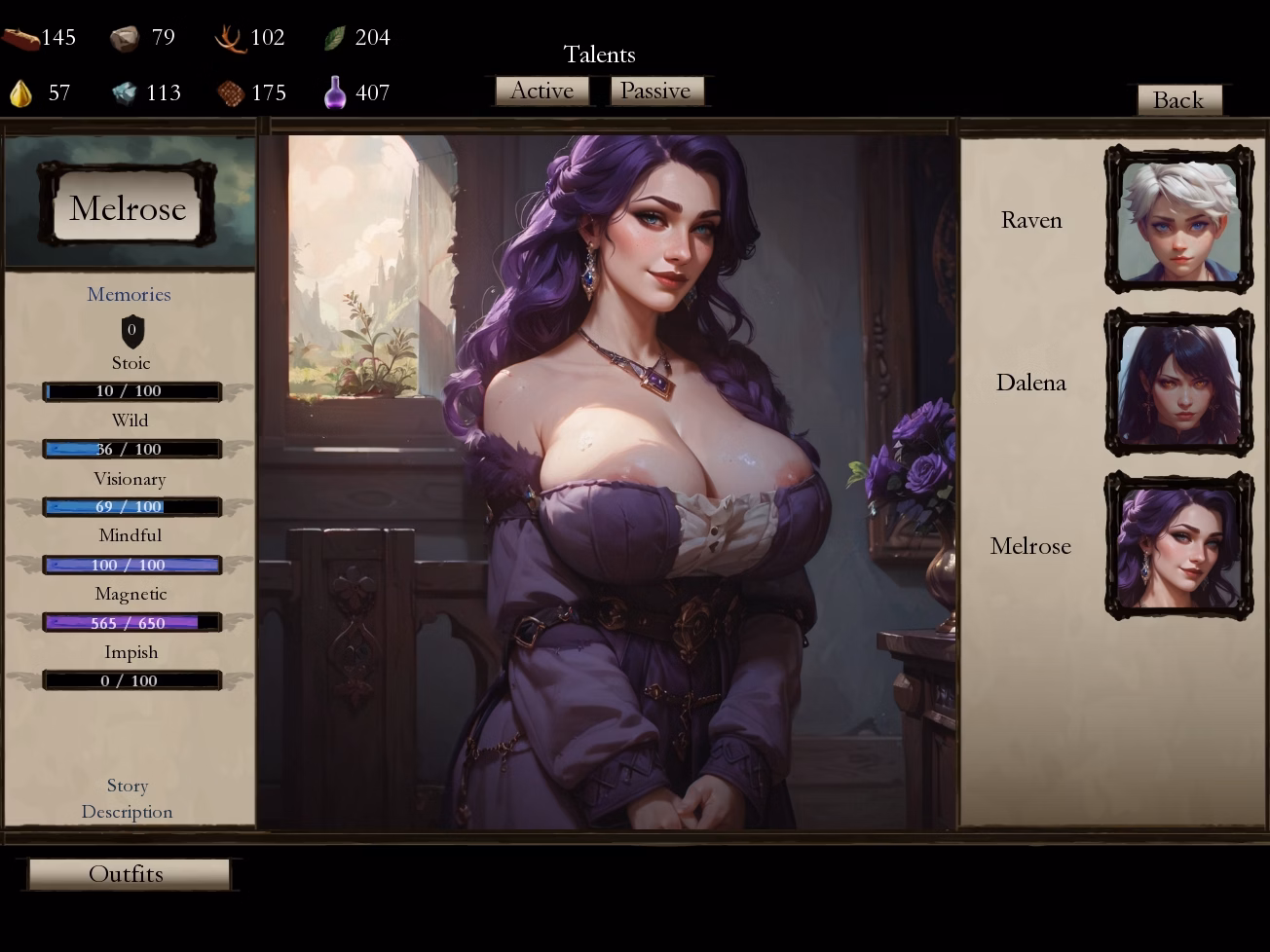This screenshot has width=1270, height=952.
Task: Switch to the Active talents tab
Action: tap(542, 91)
